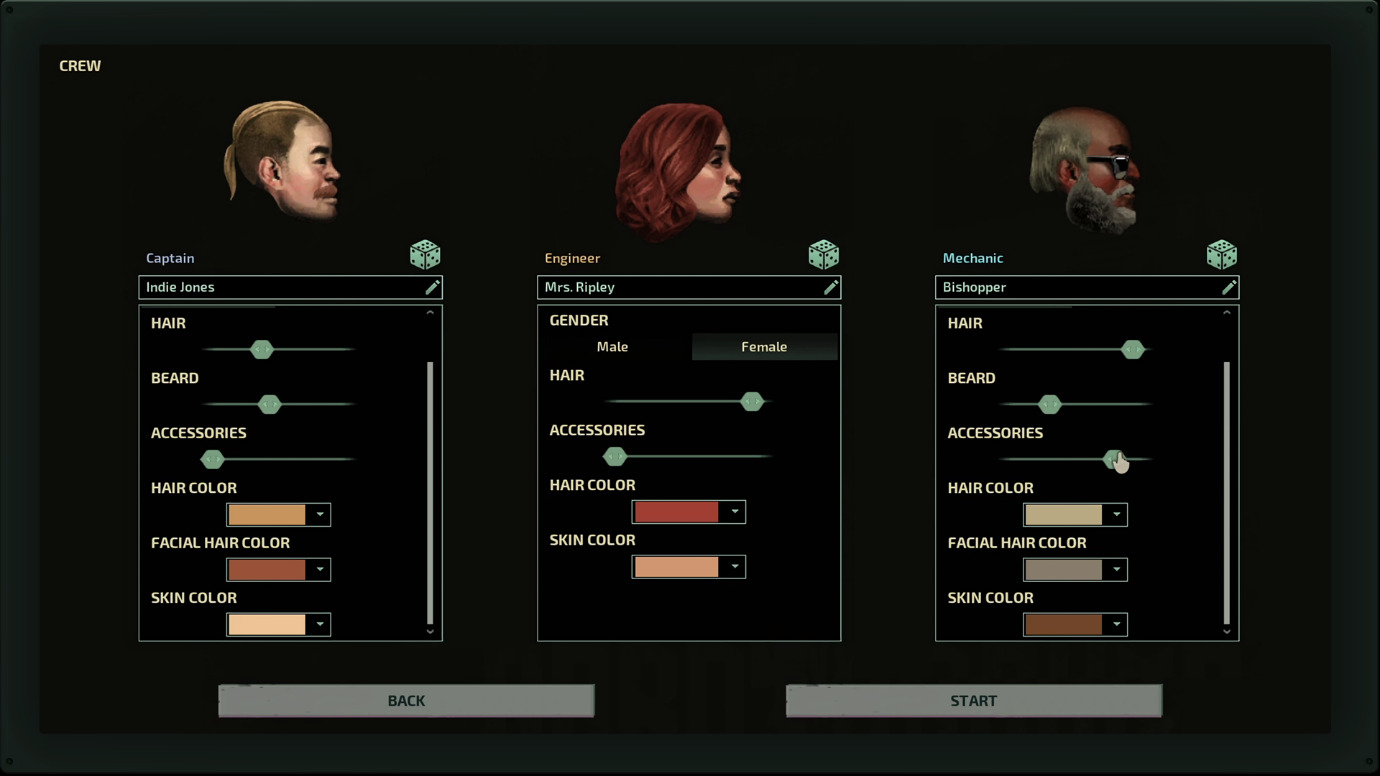Screen dimensions: 1380x776
Task: Set the Engineer's gender to Male
Action: pos(613,347)
